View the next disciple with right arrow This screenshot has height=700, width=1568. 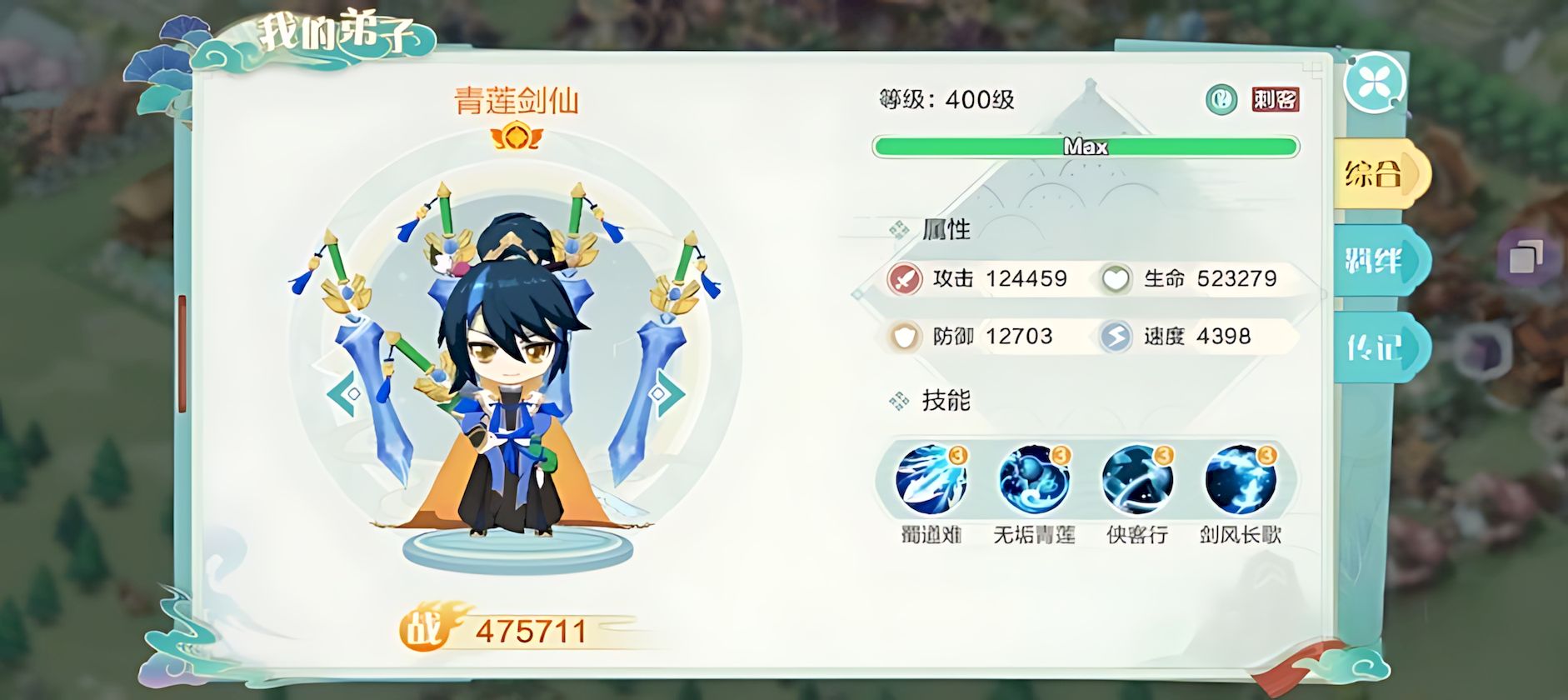tap(666, 393)
